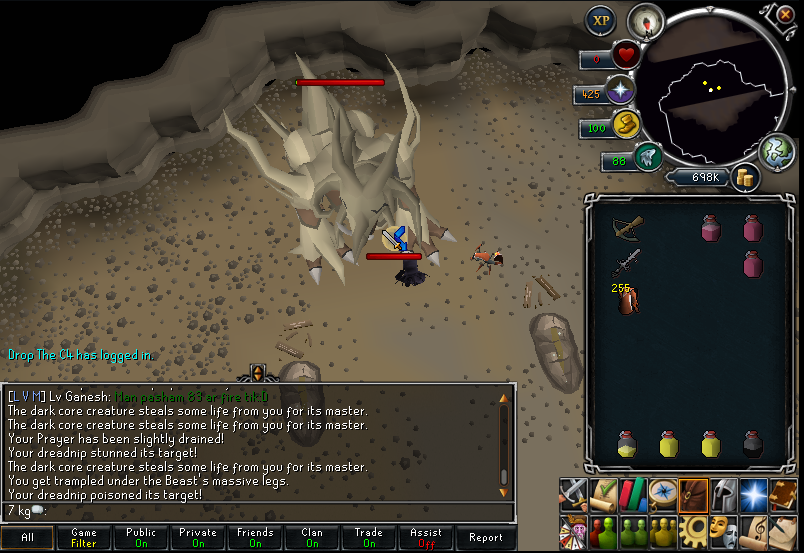Viewport: 804px width, 553px height.
Task: Open the combat styles crossed swords tab
Action: (573, 493)
